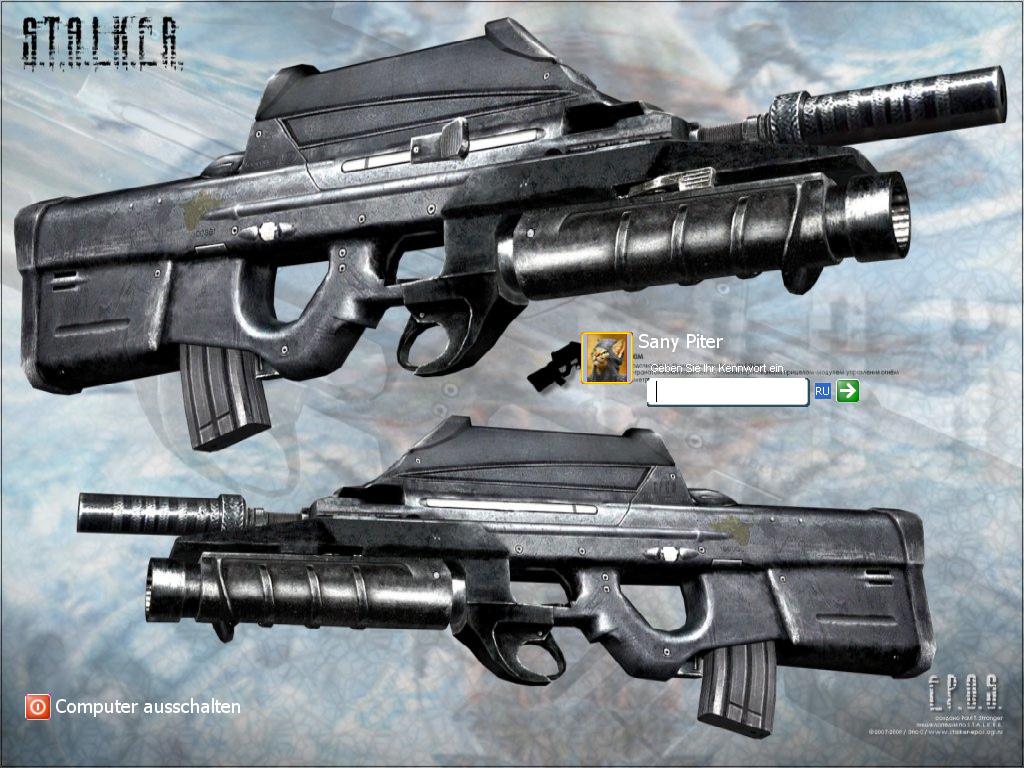Switch the RU keyboard language indicator
Image resolution: width=1024 pixels, height=768 pixels.
tap(822, 391)
